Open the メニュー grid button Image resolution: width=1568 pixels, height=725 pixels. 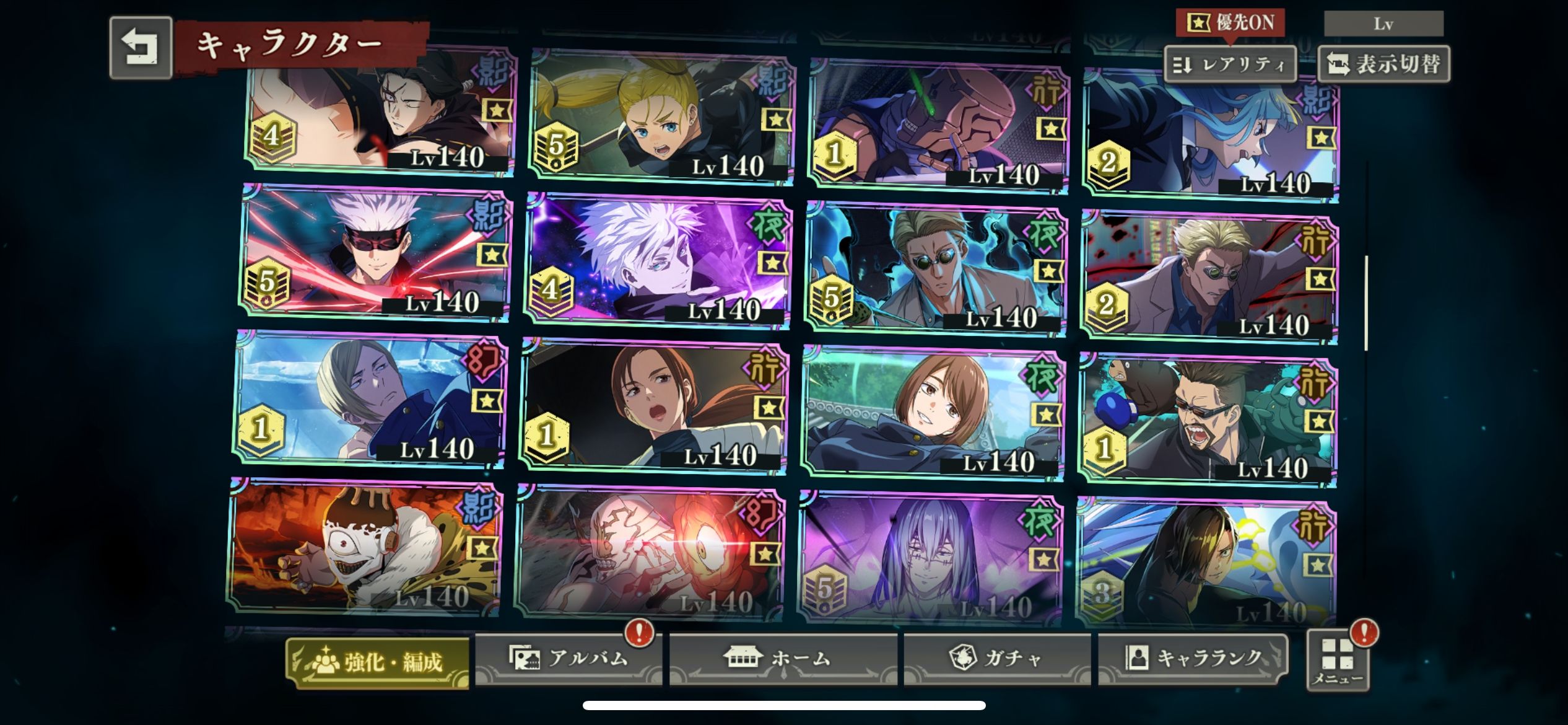(1338, 661)
